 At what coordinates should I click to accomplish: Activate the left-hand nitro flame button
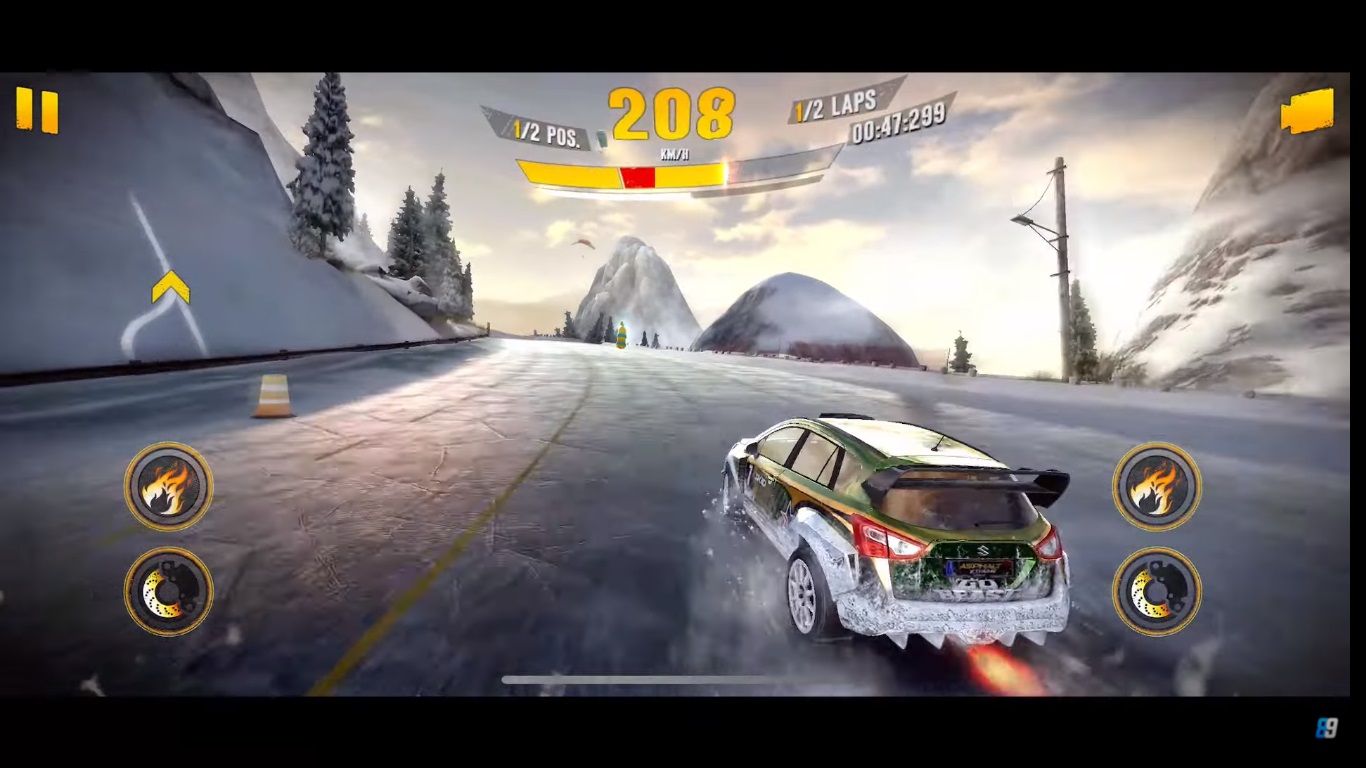168,487
